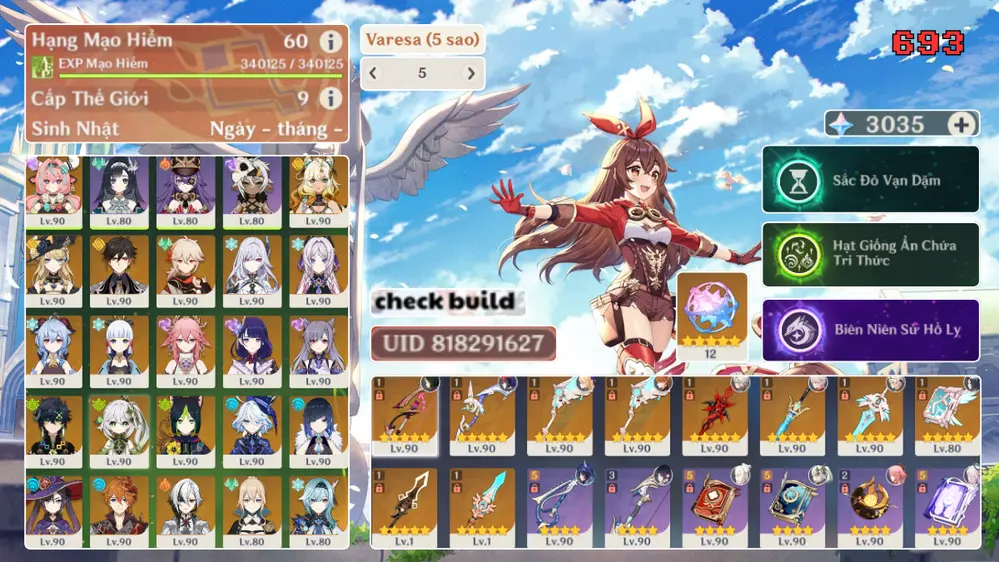
Task: Open Hạt Giống Ẩn Chứa Trí Thức
Action: click(x=870, y=254)
